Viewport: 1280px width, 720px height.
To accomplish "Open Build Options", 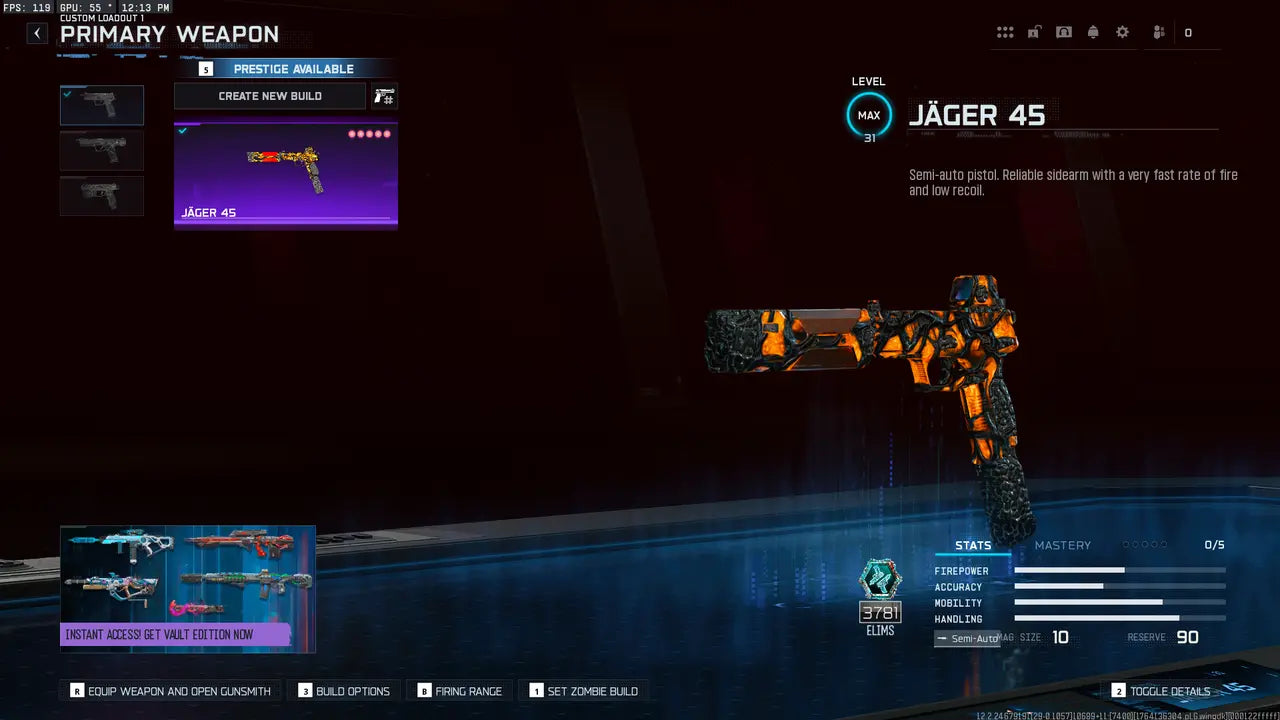I will (344, 690).
